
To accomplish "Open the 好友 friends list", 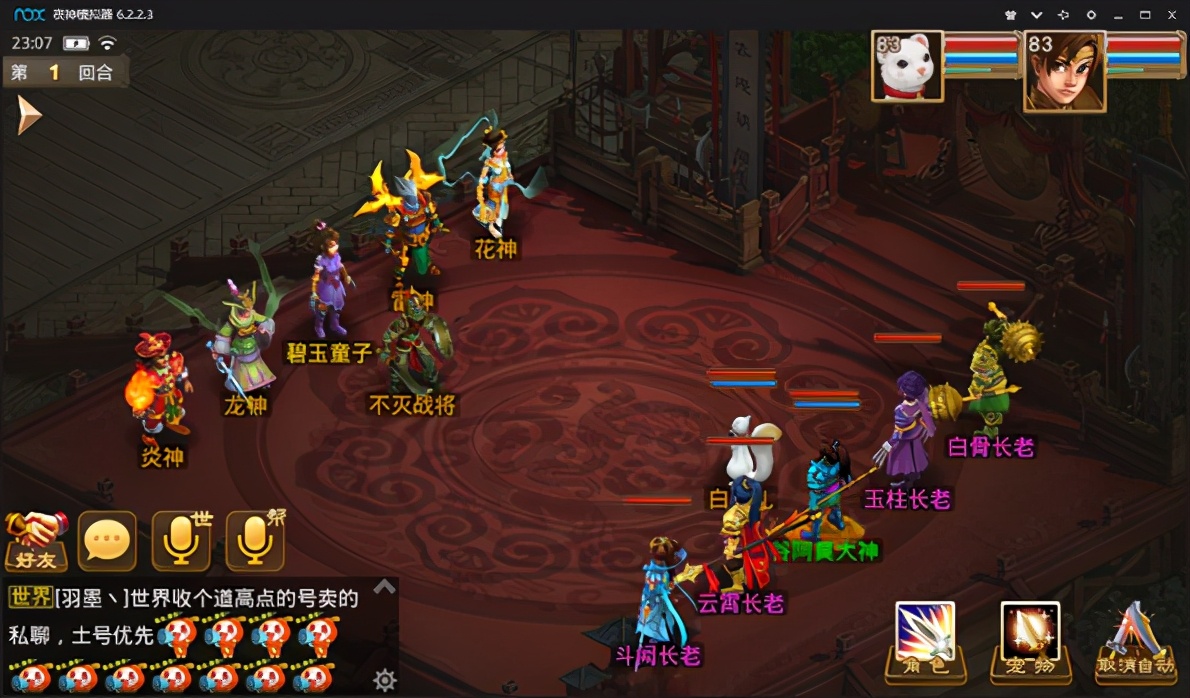I will point(36,541).
